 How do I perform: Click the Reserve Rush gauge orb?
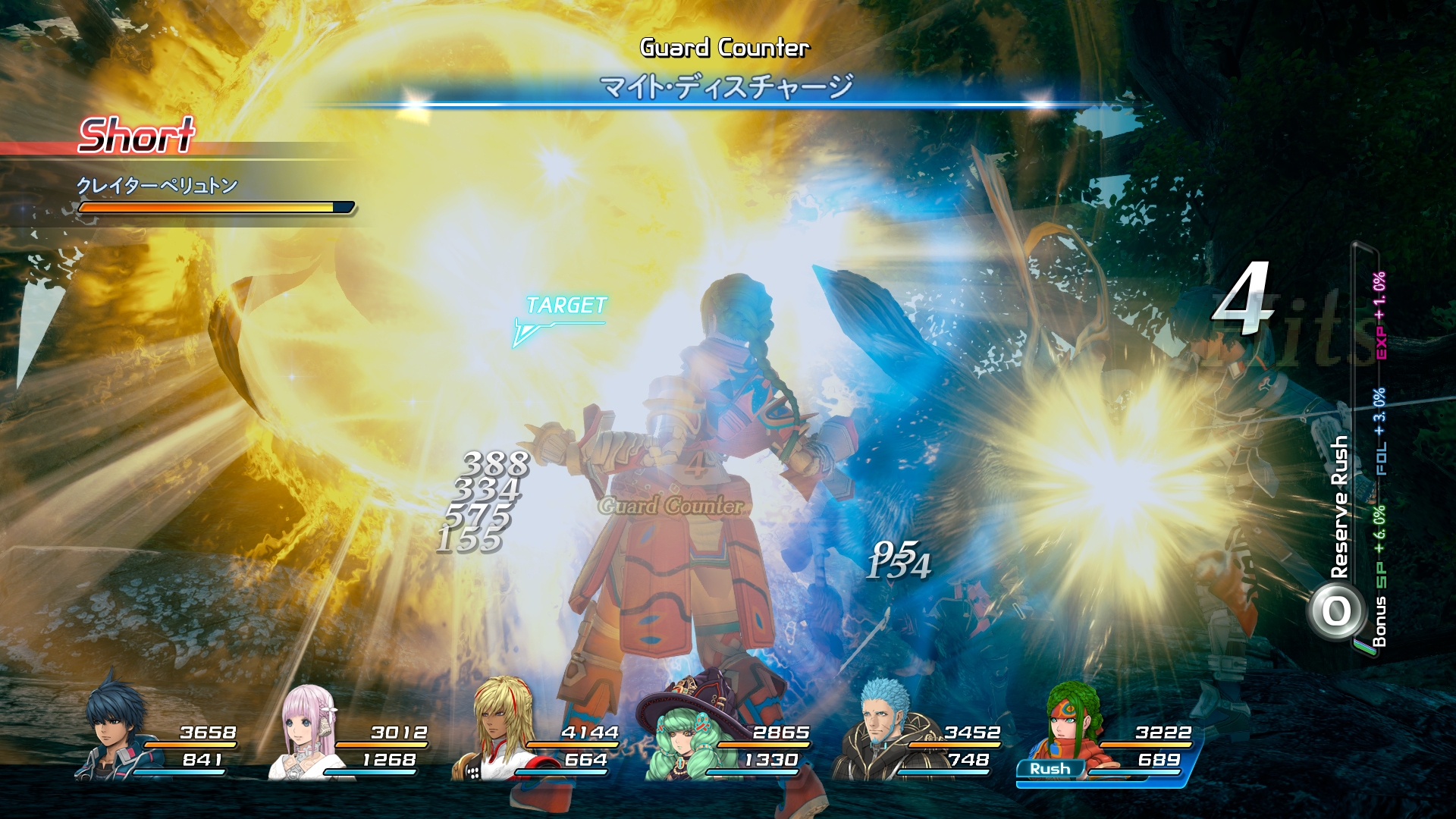tap(1336, 611)
